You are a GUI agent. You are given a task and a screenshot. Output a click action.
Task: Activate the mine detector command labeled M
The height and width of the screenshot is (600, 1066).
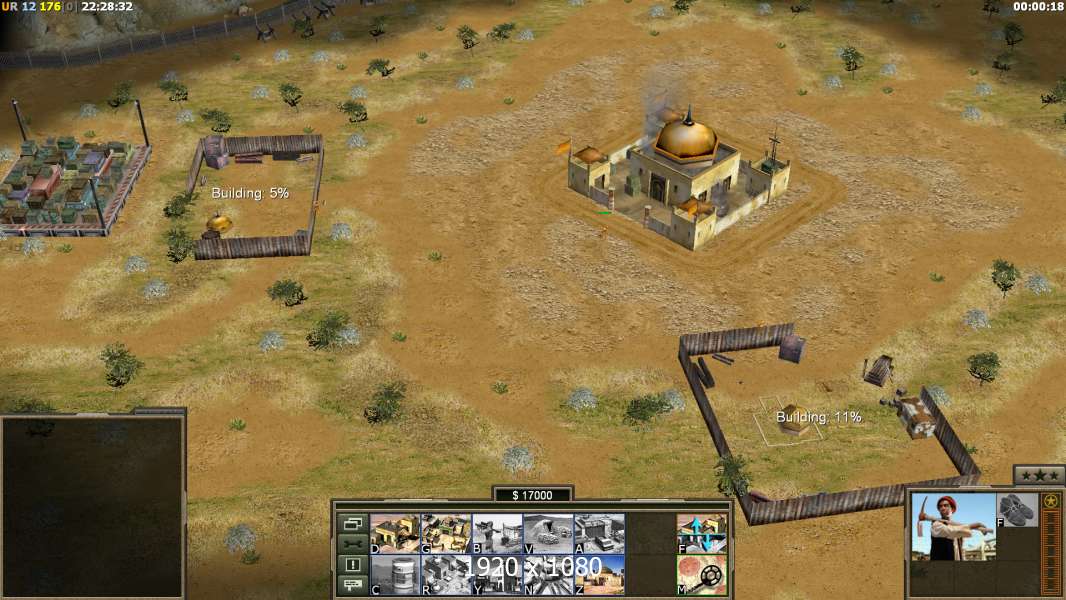pyautogui.click(x=702, y=575)
